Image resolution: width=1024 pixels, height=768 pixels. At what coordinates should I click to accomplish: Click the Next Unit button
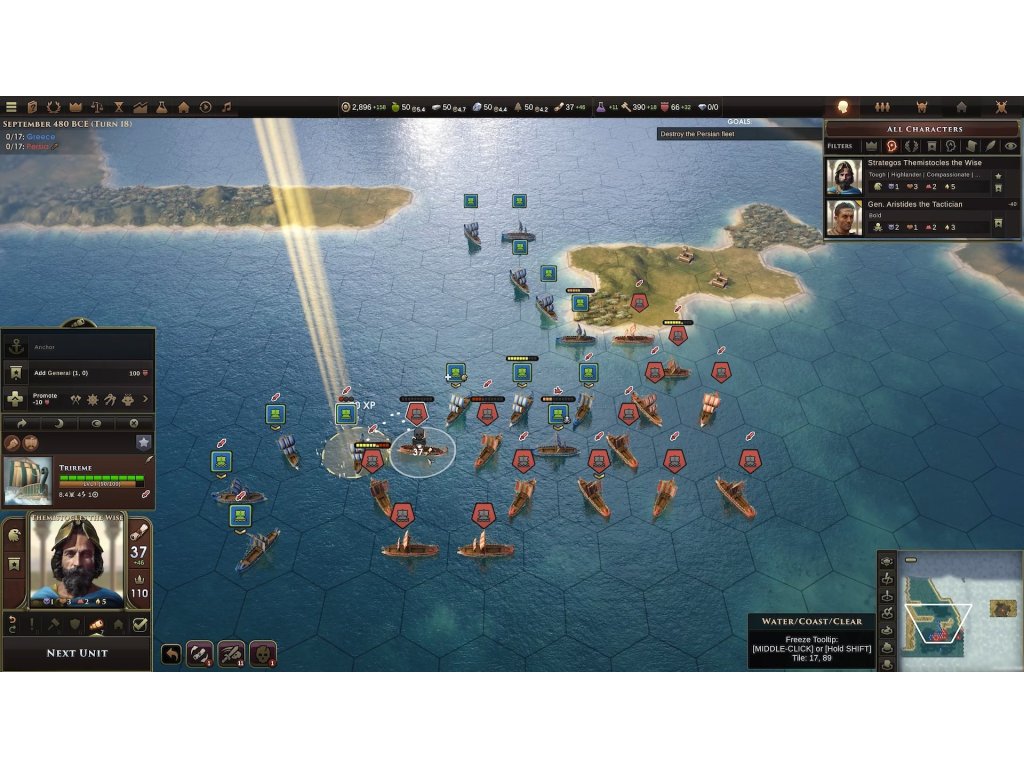pyautogui.click(x=77, y=653)
